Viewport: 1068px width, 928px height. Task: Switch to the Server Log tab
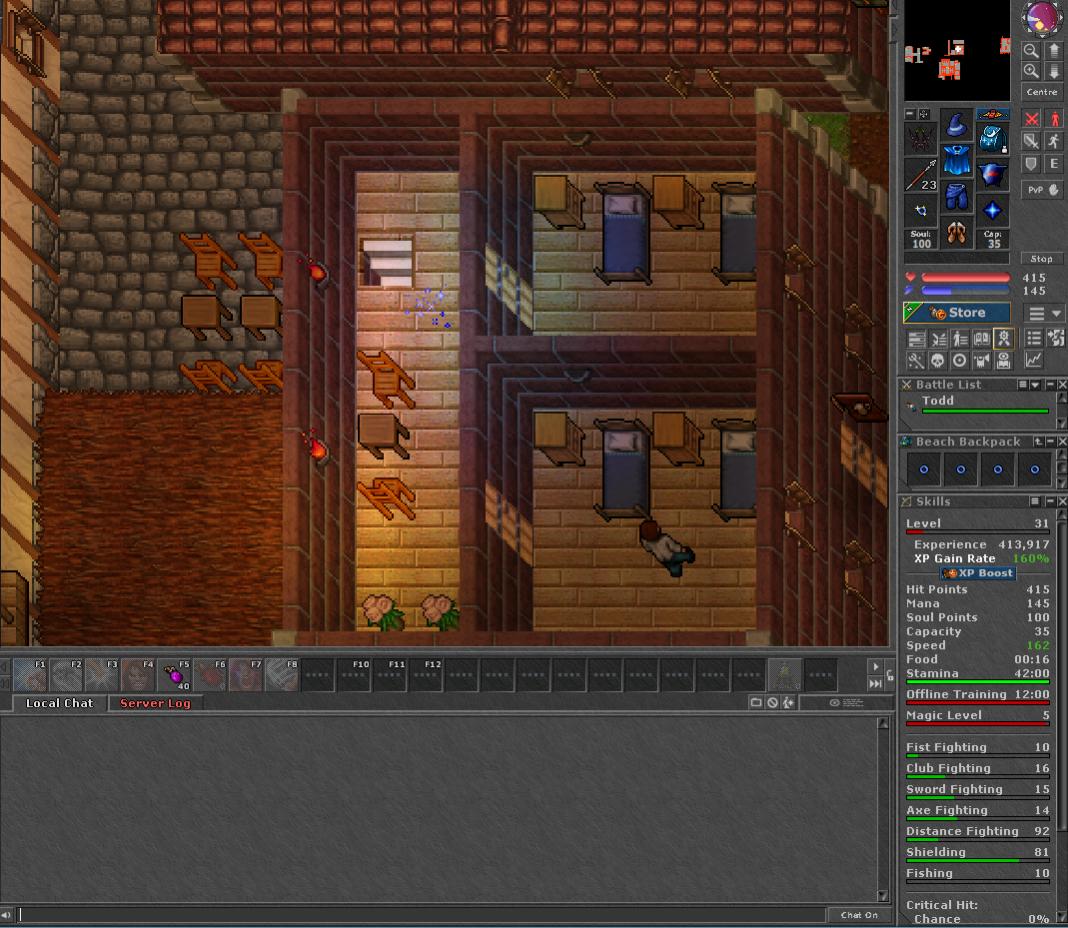155,703
